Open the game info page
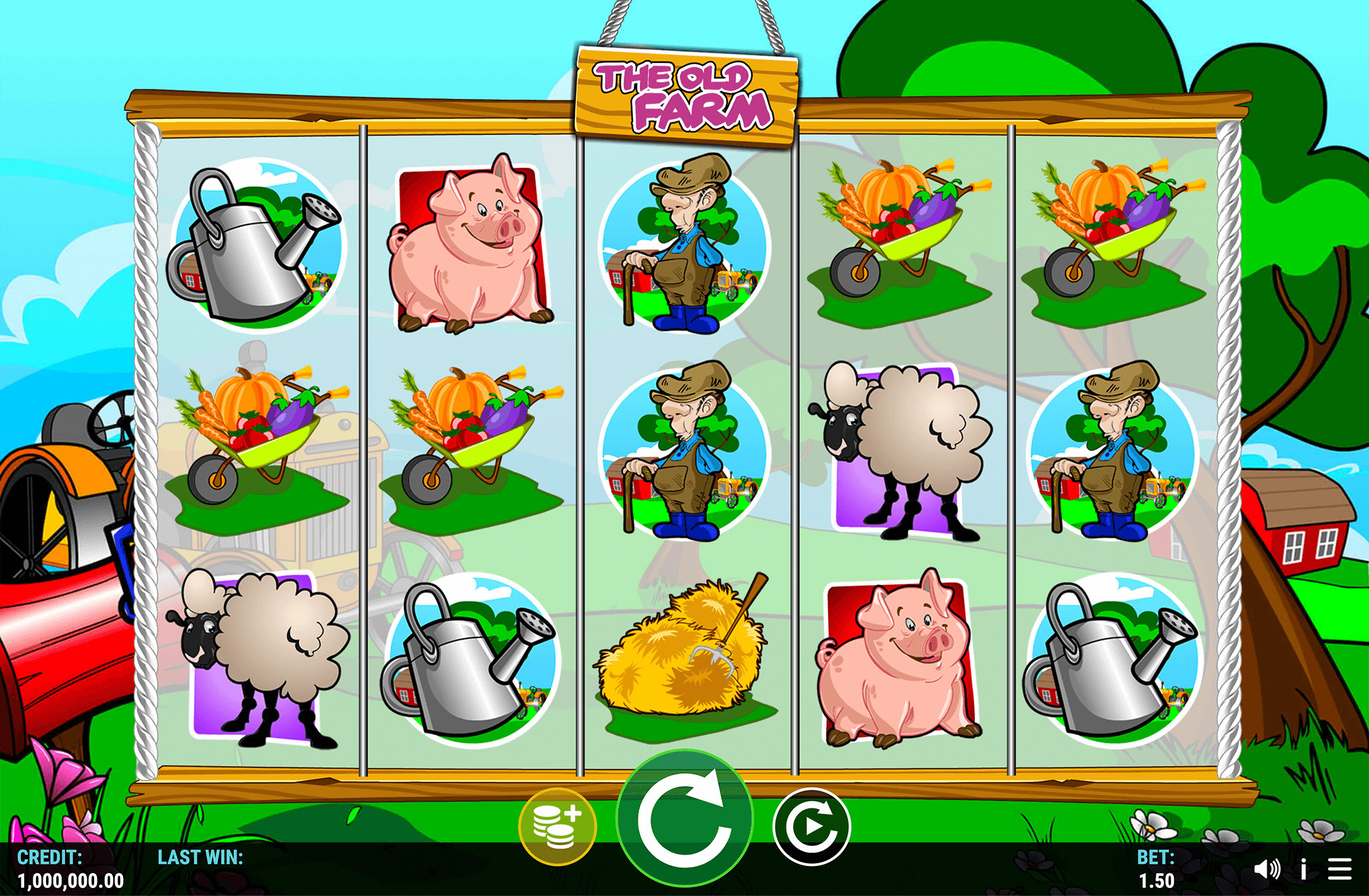This screenshot has width=1369, height=896. (1303, 869)
